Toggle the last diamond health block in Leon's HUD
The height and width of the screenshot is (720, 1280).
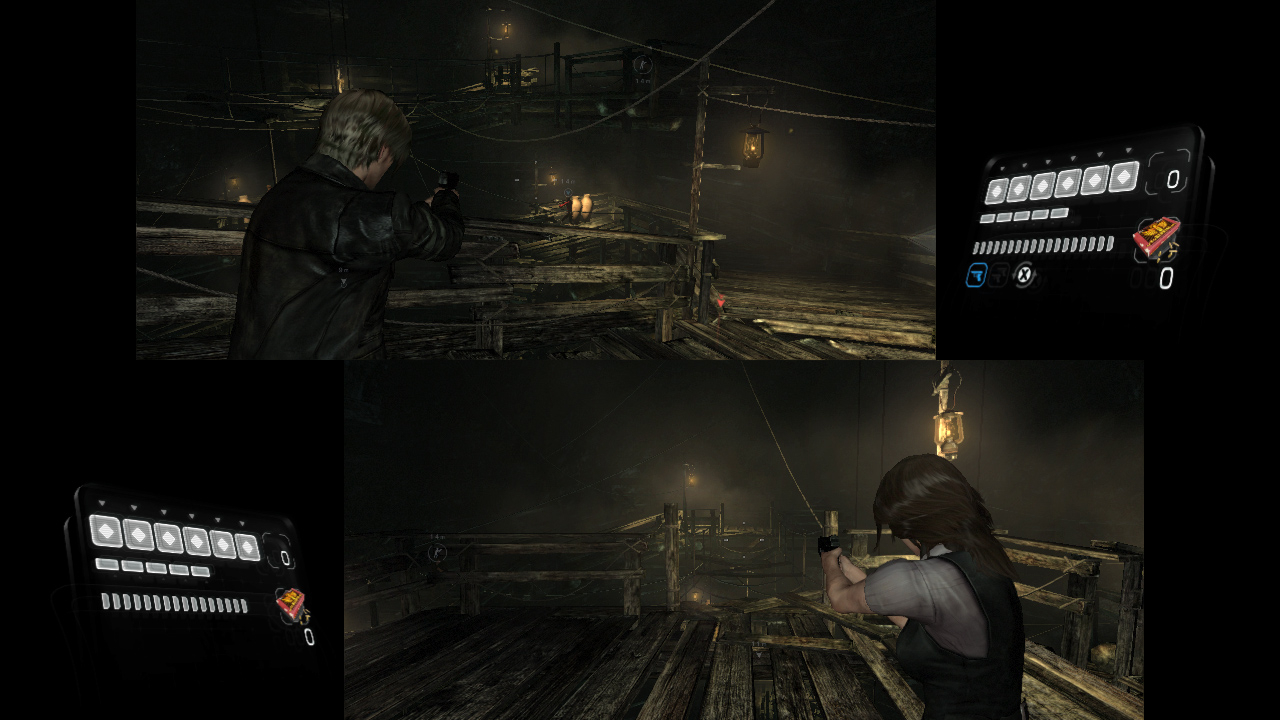[x=1123, y=176]
